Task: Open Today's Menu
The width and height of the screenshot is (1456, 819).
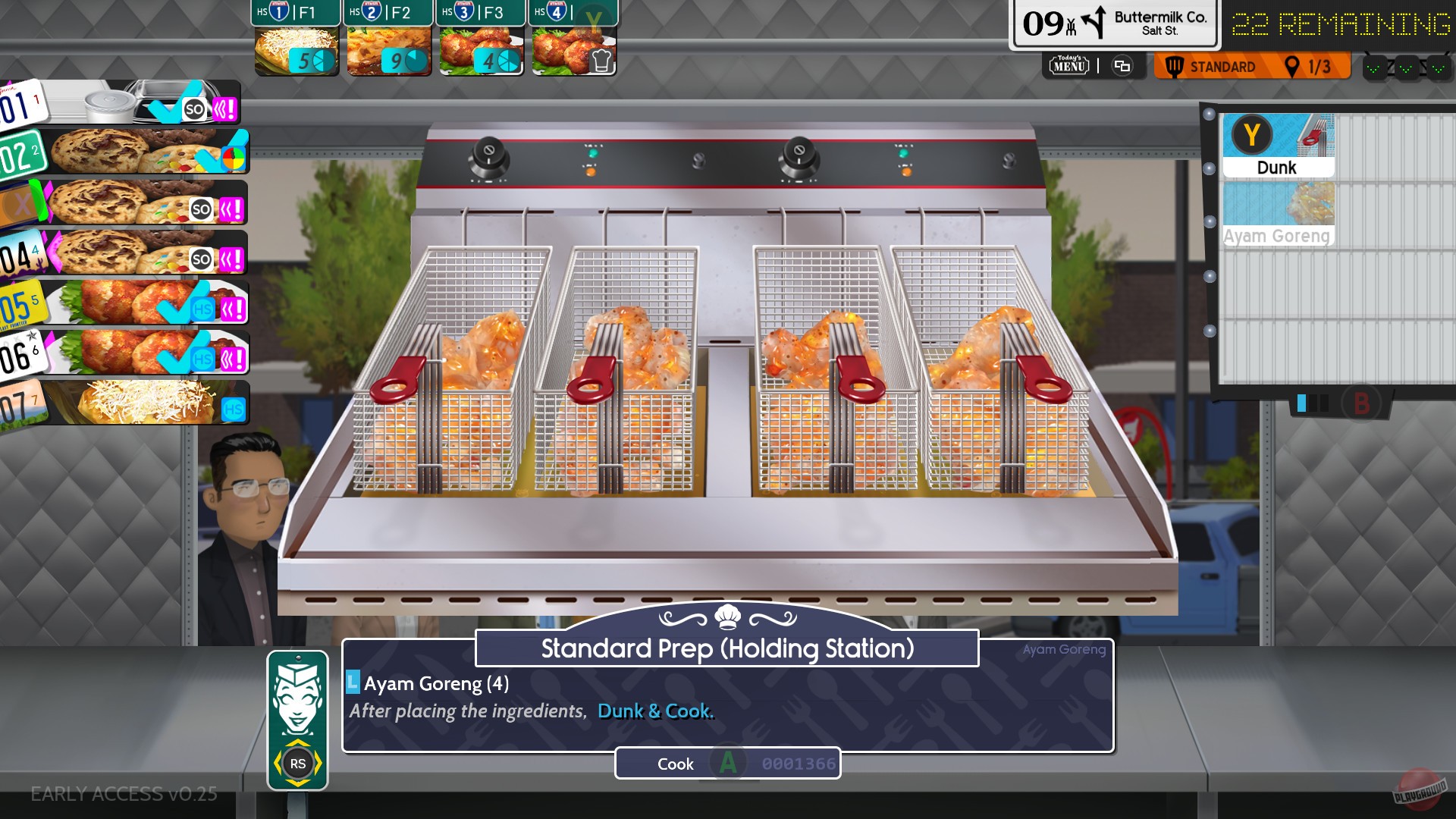Action: [1069, 66]
